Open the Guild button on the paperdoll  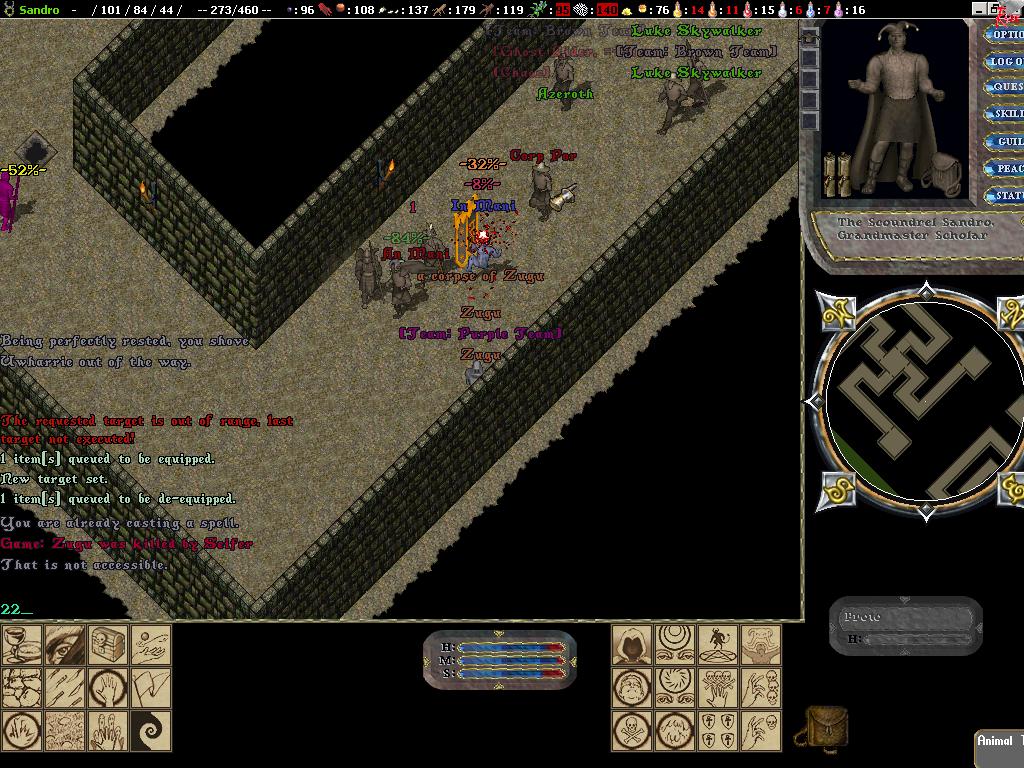(1004, 142)
